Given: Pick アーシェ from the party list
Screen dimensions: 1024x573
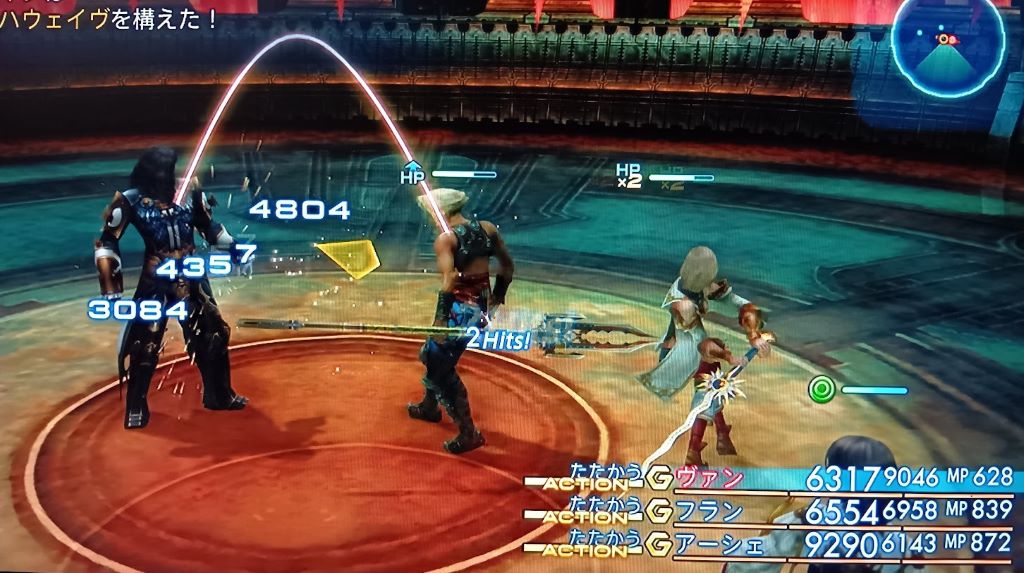Looking at the screenshot, I should 718,545.
